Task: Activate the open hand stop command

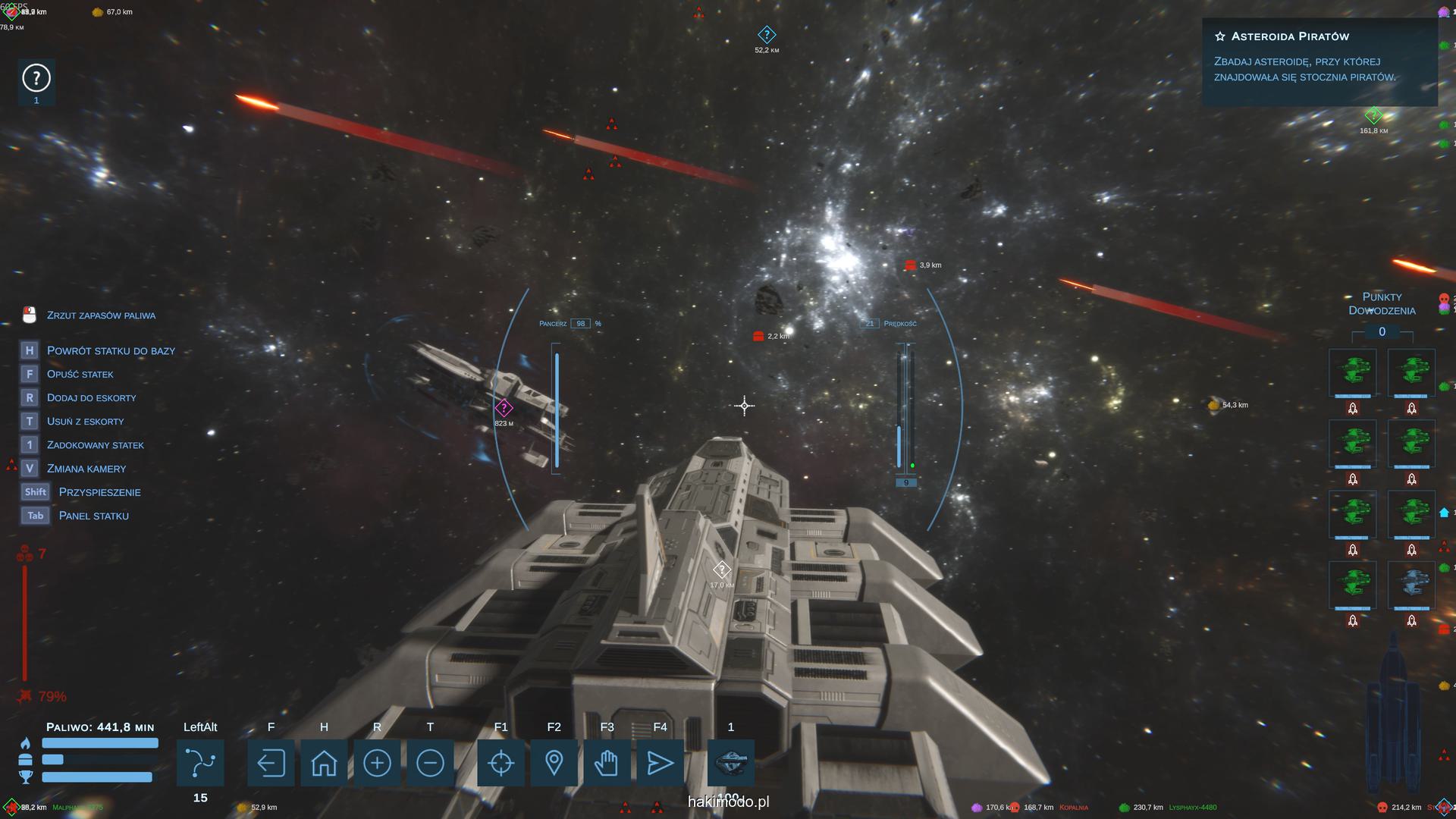Action: (607, 763)
